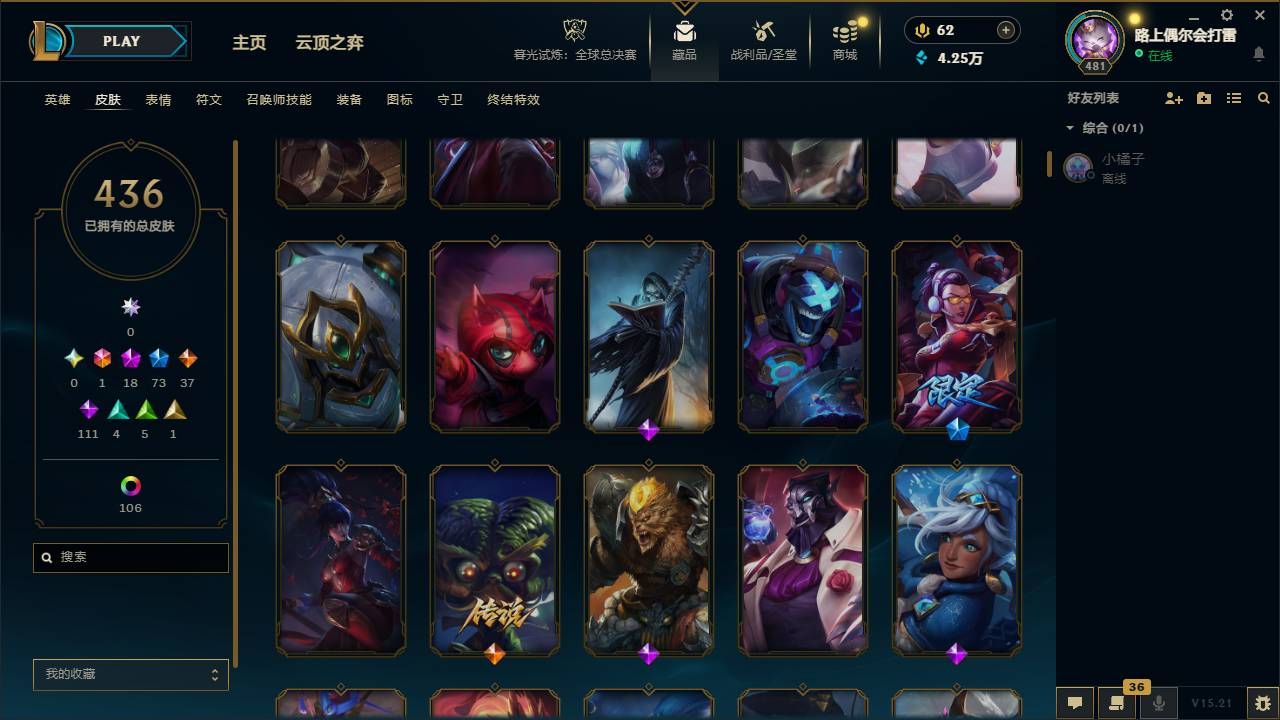The width and height of the screenshot is (1280, 720).
Task: Click the 暮光试炼 esports trophy icon
Action: click(x=574, y=28)
